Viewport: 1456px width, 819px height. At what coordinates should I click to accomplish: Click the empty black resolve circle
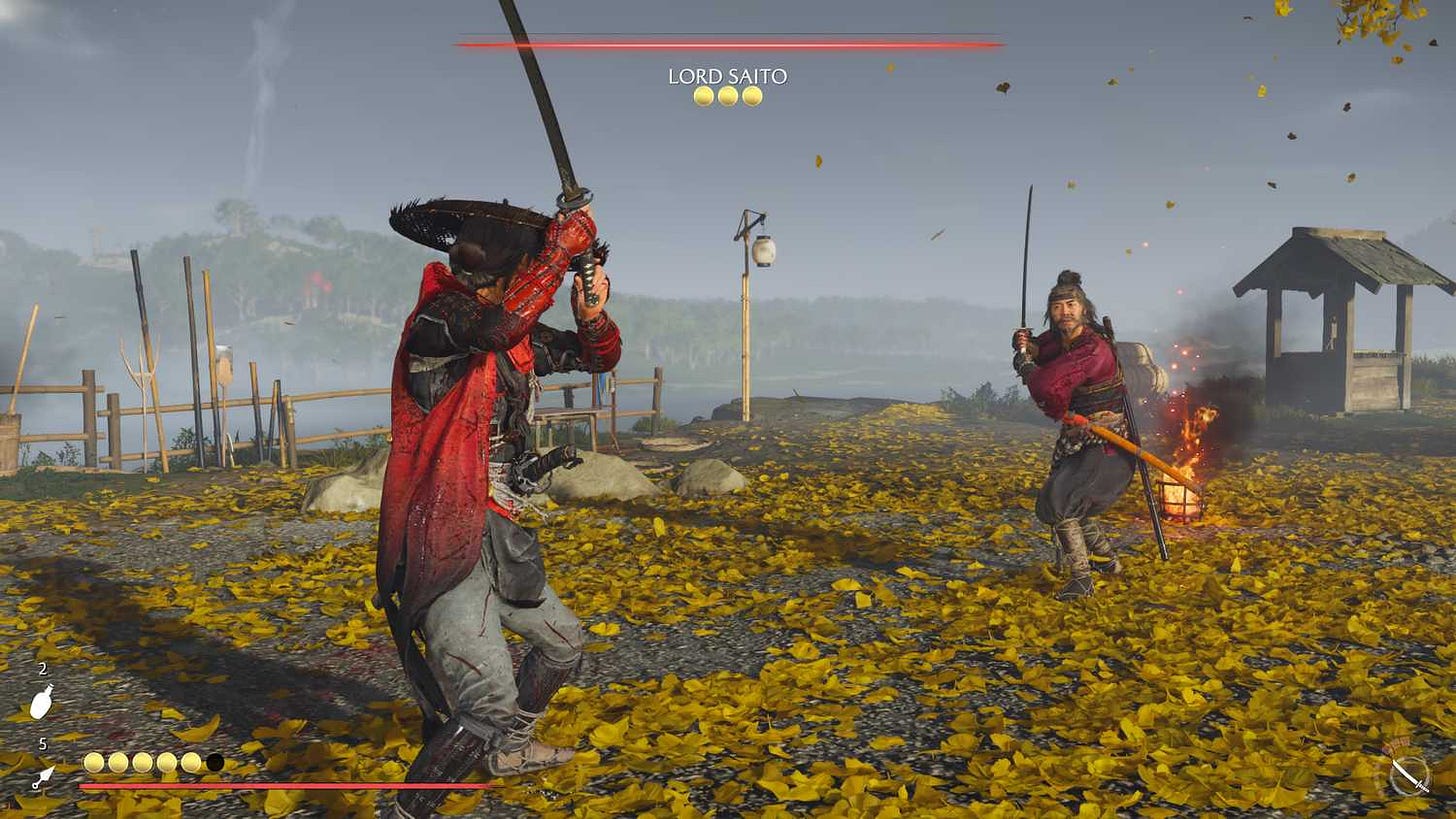pos(213,761)
